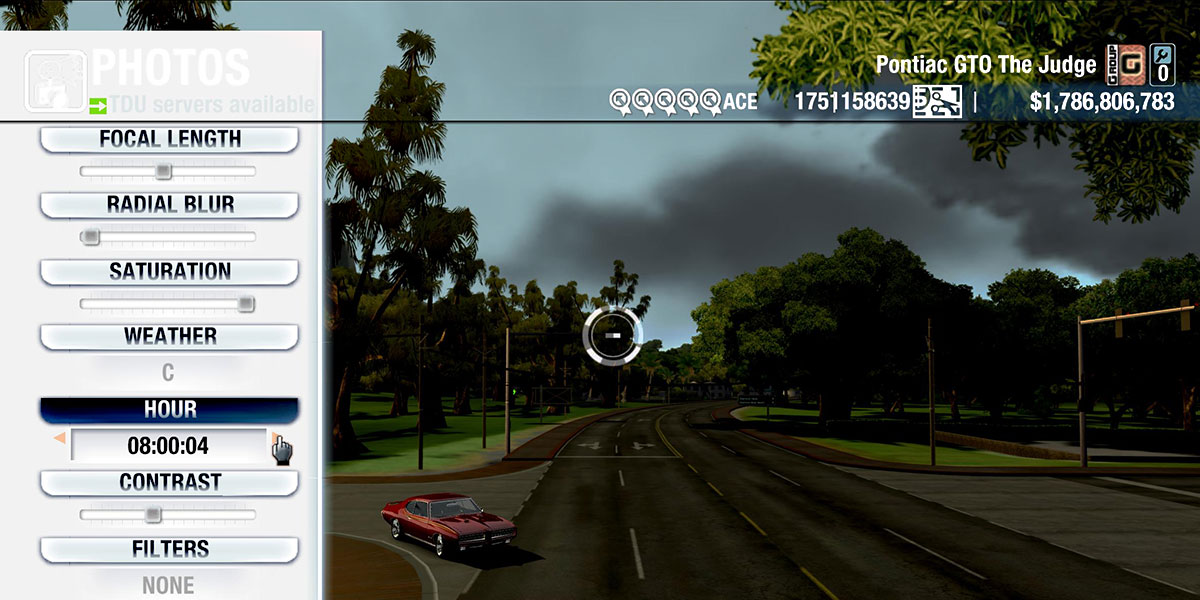
Task: Choose the Contrast option
Action: click(x=169, y=482)
